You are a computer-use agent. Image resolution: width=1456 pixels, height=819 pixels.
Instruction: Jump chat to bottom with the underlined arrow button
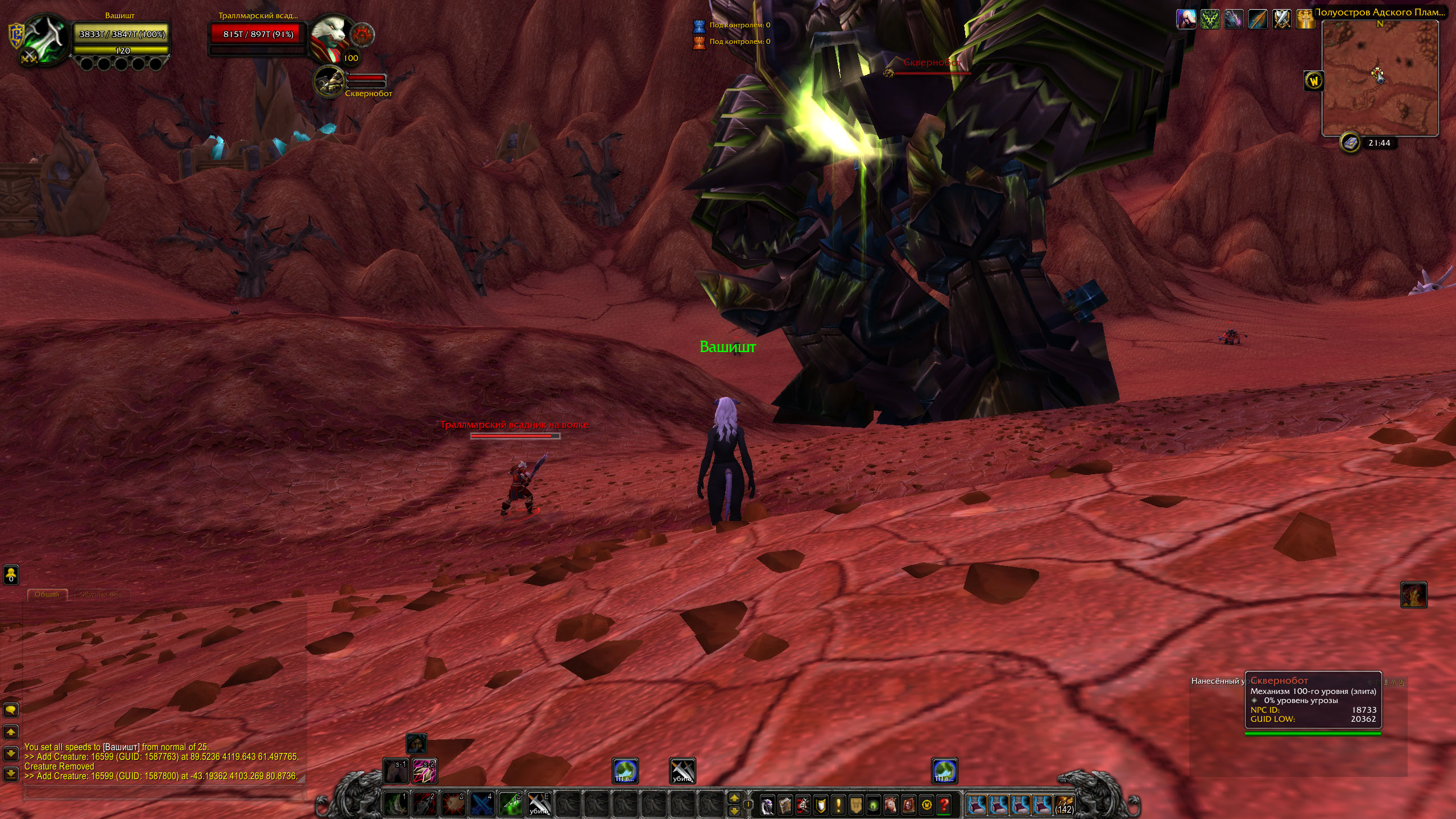(11, 773)
